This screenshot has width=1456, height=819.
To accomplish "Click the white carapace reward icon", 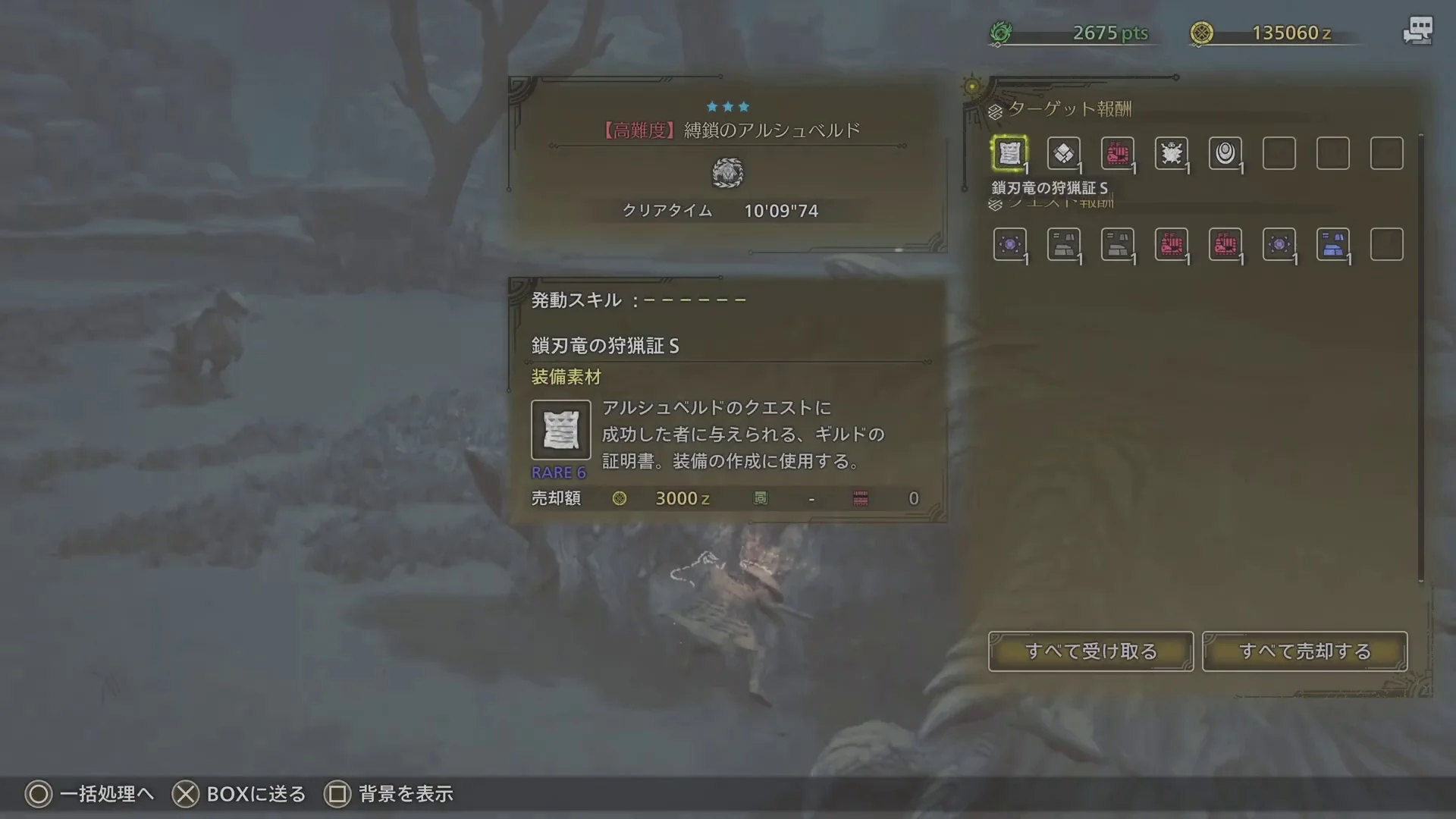I will [1172, 152].
